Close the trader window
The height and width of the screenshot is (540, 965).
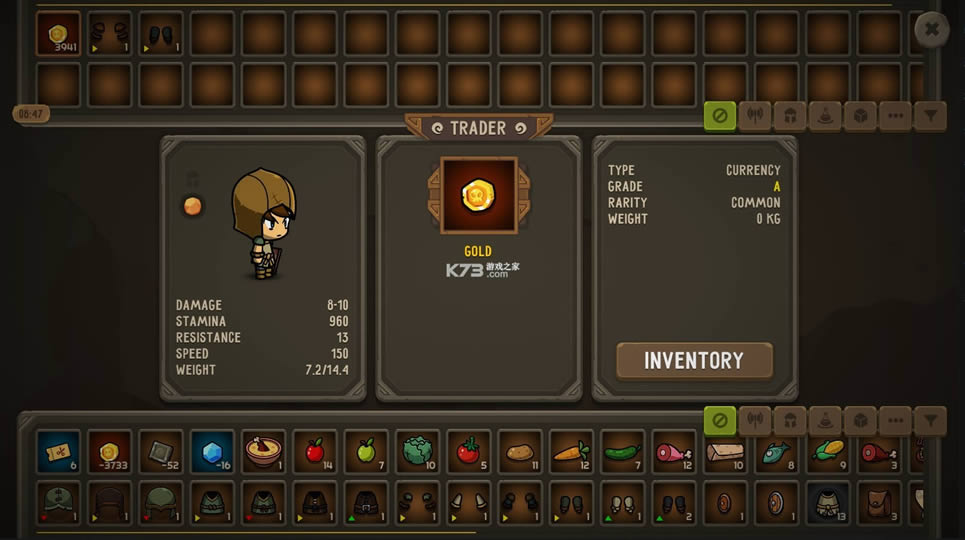pos(931,29)
